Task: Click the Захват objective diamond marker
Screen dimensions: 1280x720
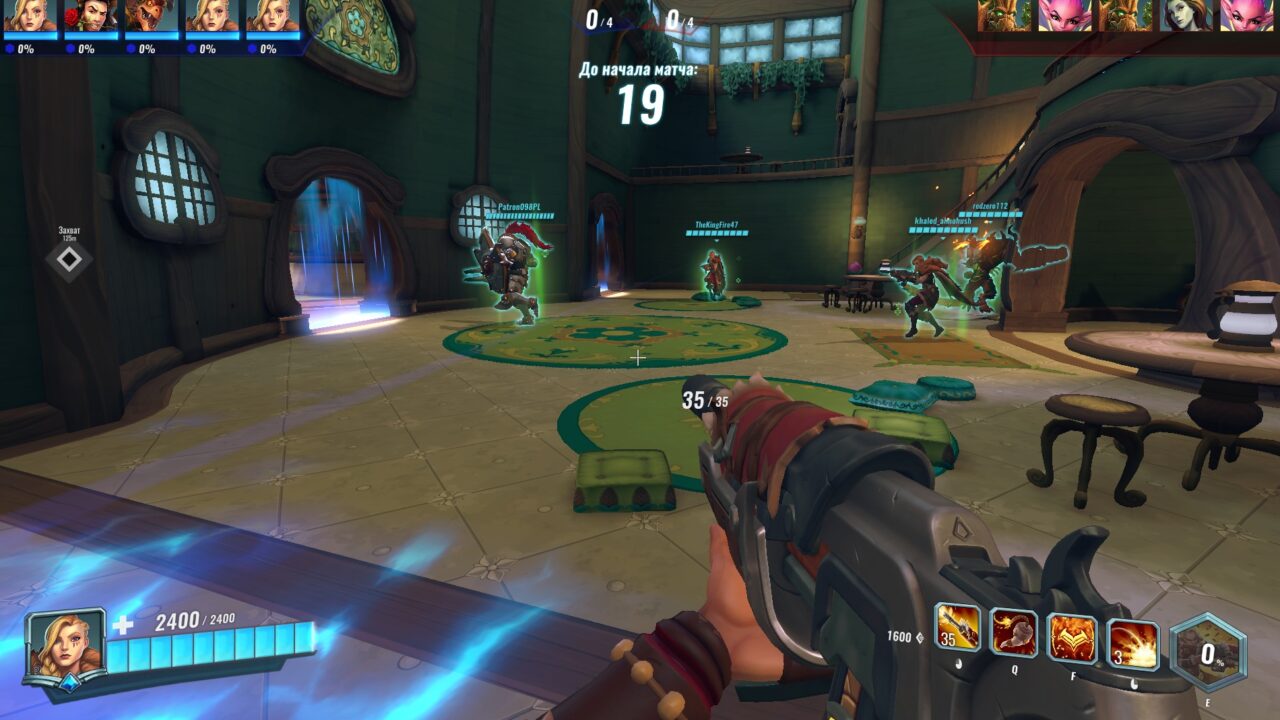Action: tap(69, 260)
